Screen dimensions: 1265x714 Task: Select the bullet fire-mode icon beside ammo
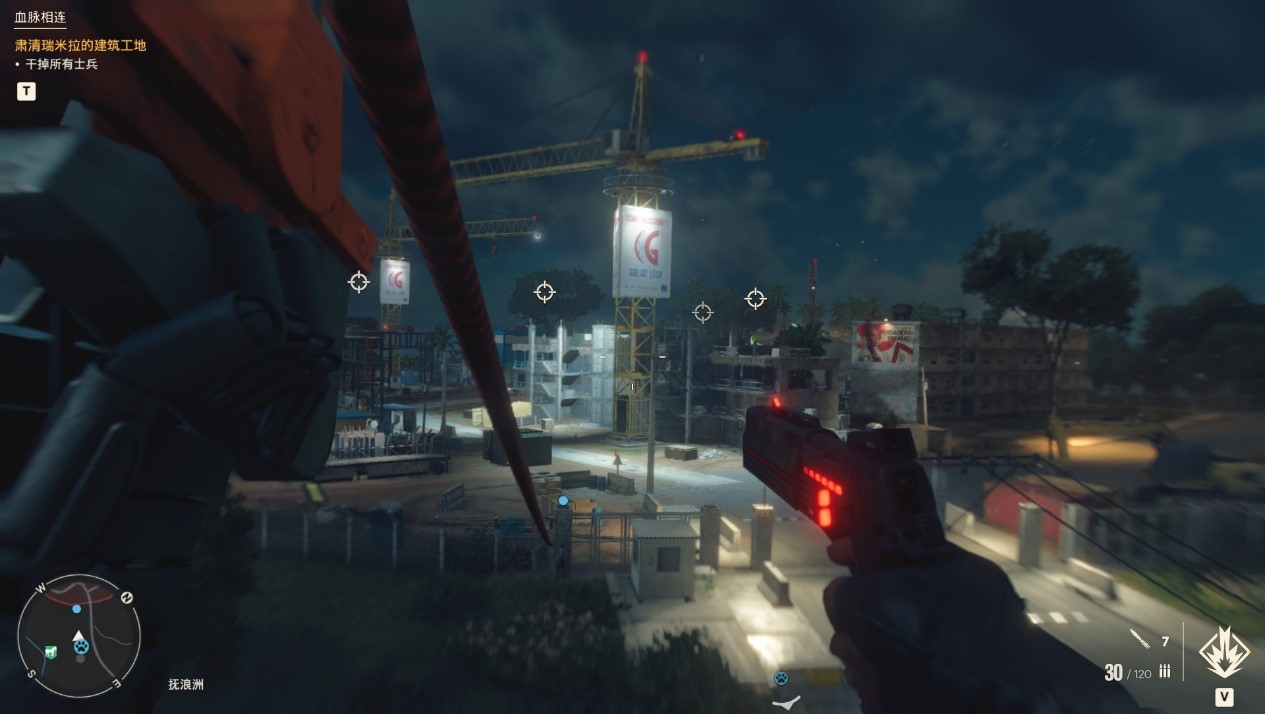[x=1165, y=673]
